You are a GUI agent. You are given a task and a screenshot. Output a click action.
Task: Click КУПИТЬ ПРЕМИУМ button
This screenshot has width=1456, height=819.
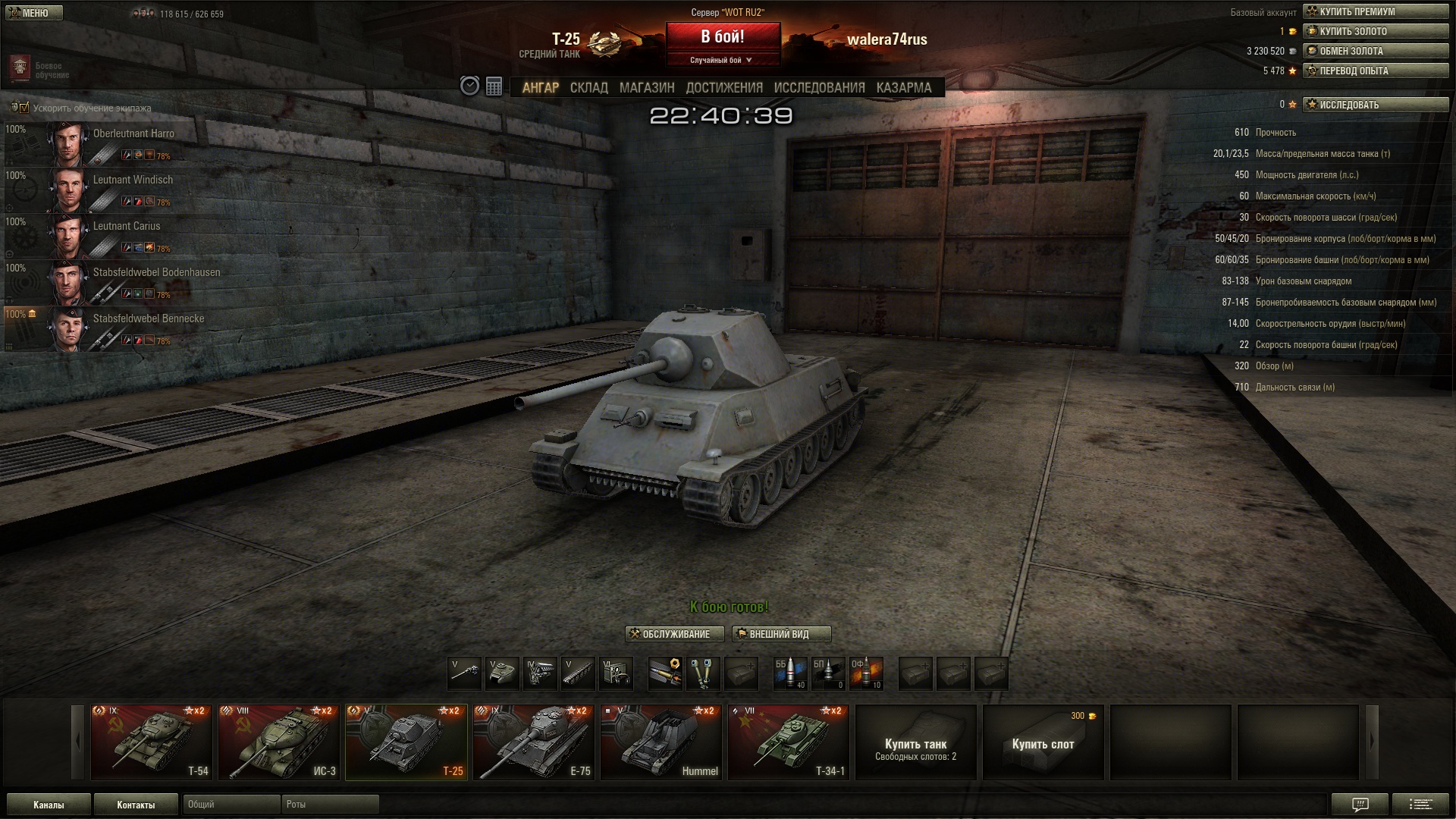tap(1375, 11)
